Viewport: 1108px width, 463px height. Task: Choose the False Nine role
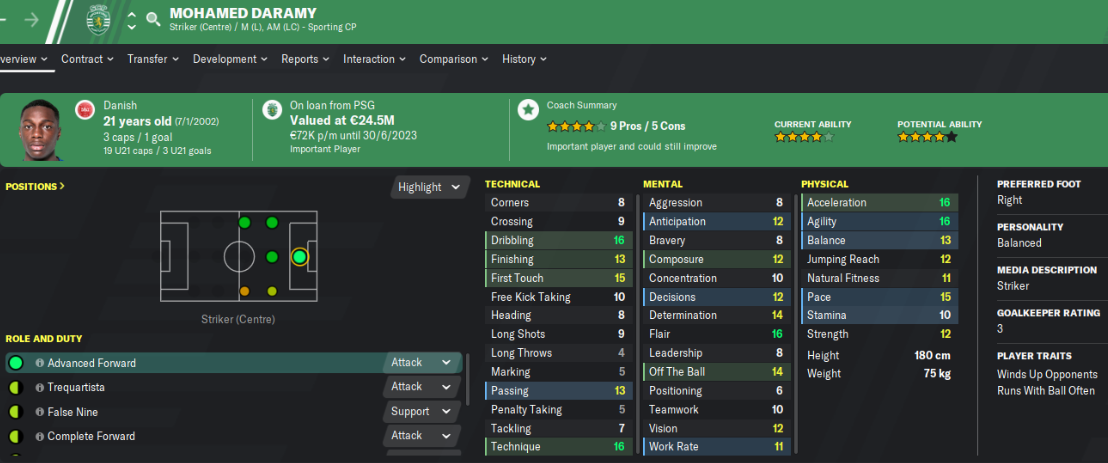coord(72,412)
